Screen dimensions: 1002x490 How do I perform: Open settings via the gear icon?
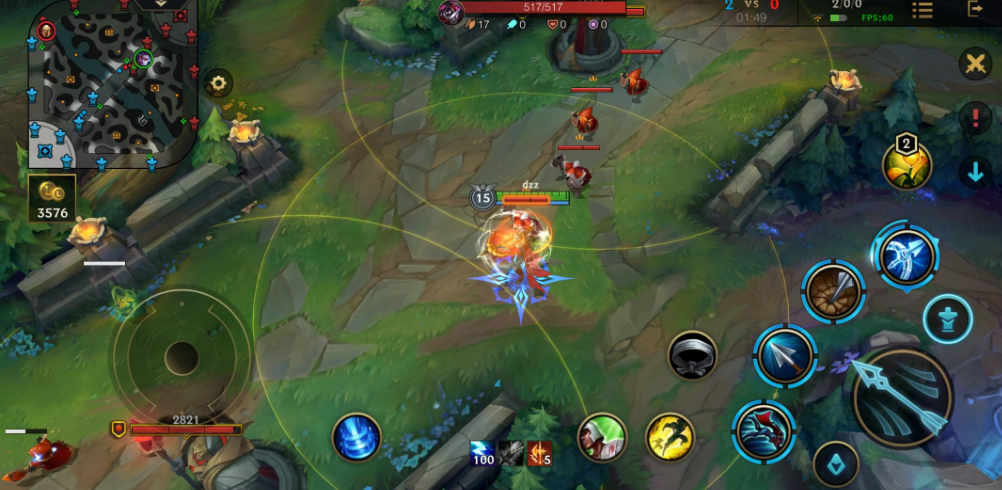pos(218,84)
